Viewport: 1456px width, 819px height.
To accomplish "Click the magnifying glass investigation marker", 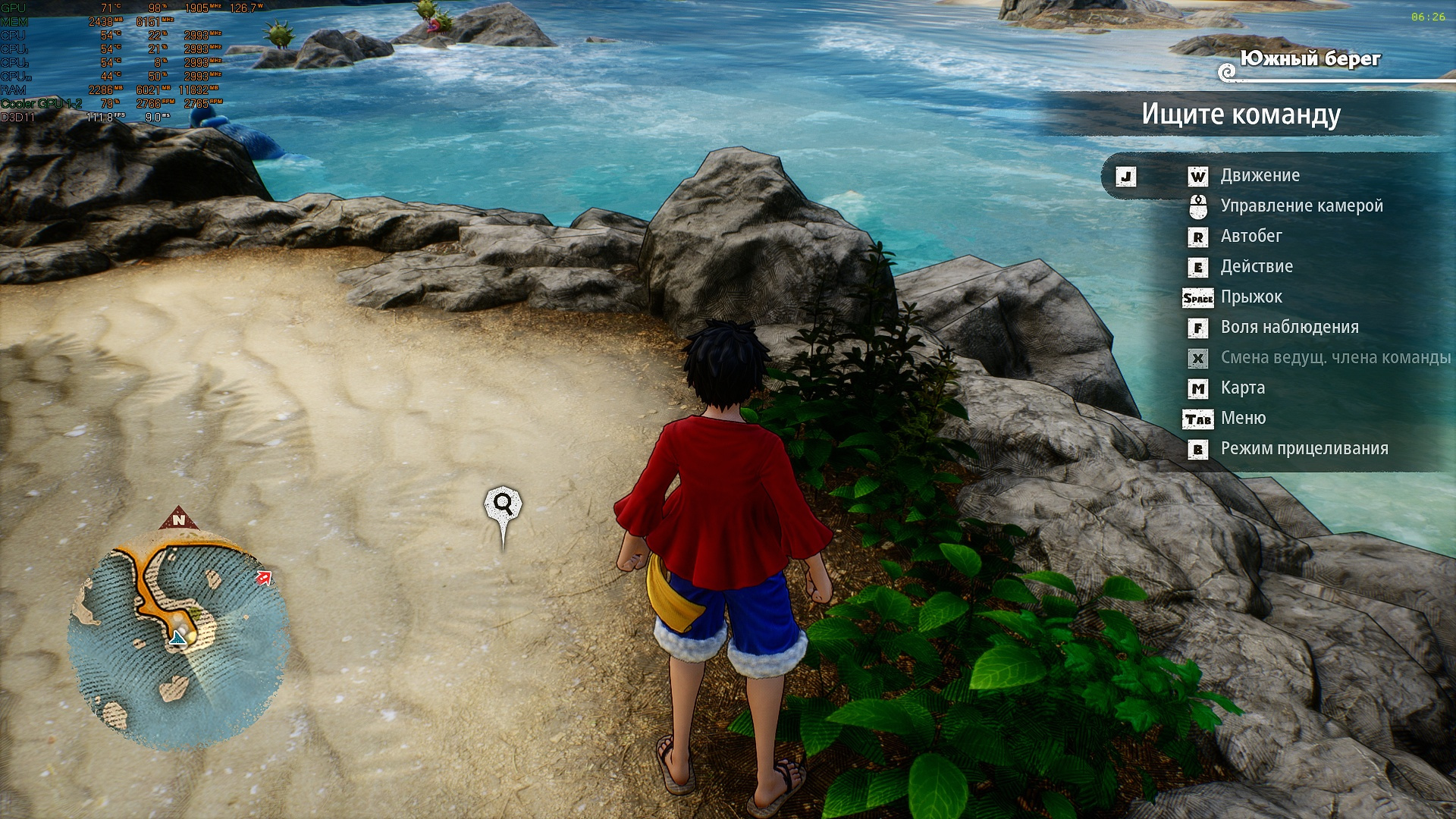I will [x=503, y=505].
